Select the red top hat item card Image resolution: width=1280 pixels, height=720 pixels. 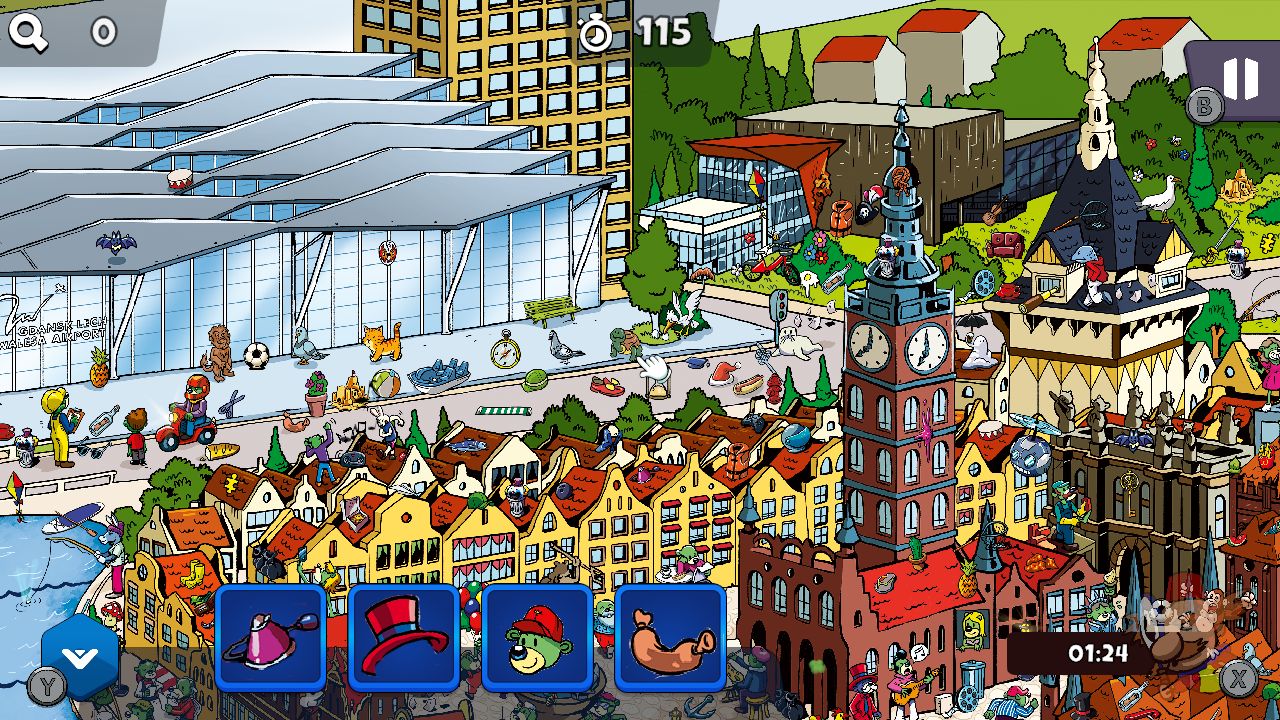(x=403, y=640)
